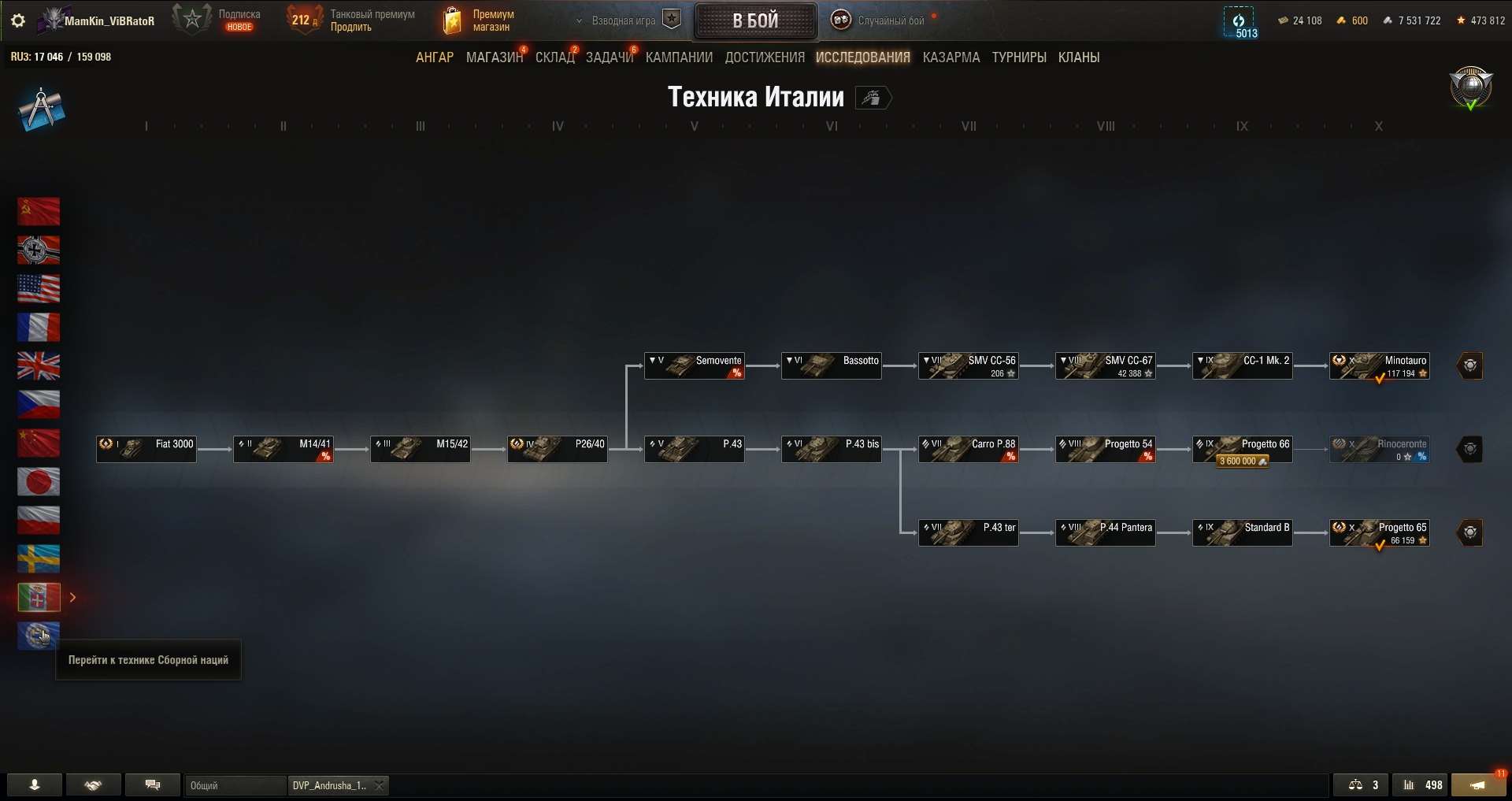Open session statistics via the 498 bars icon
Screen dimensions: 1512x801
[x=1422, y=784]
